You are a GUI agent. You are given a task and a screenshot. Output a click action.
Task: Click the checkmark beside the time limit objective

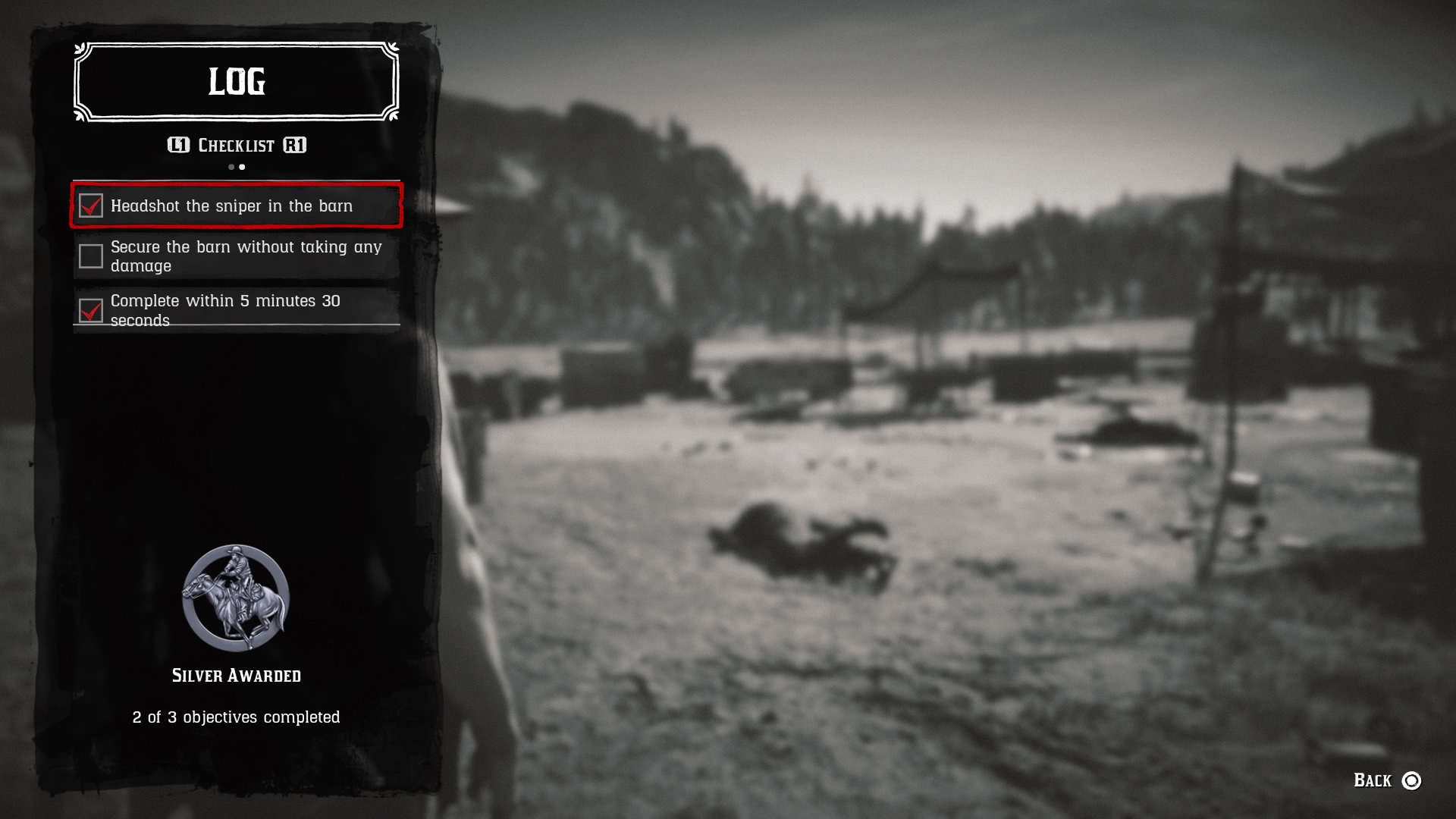[x=91, y=309]
